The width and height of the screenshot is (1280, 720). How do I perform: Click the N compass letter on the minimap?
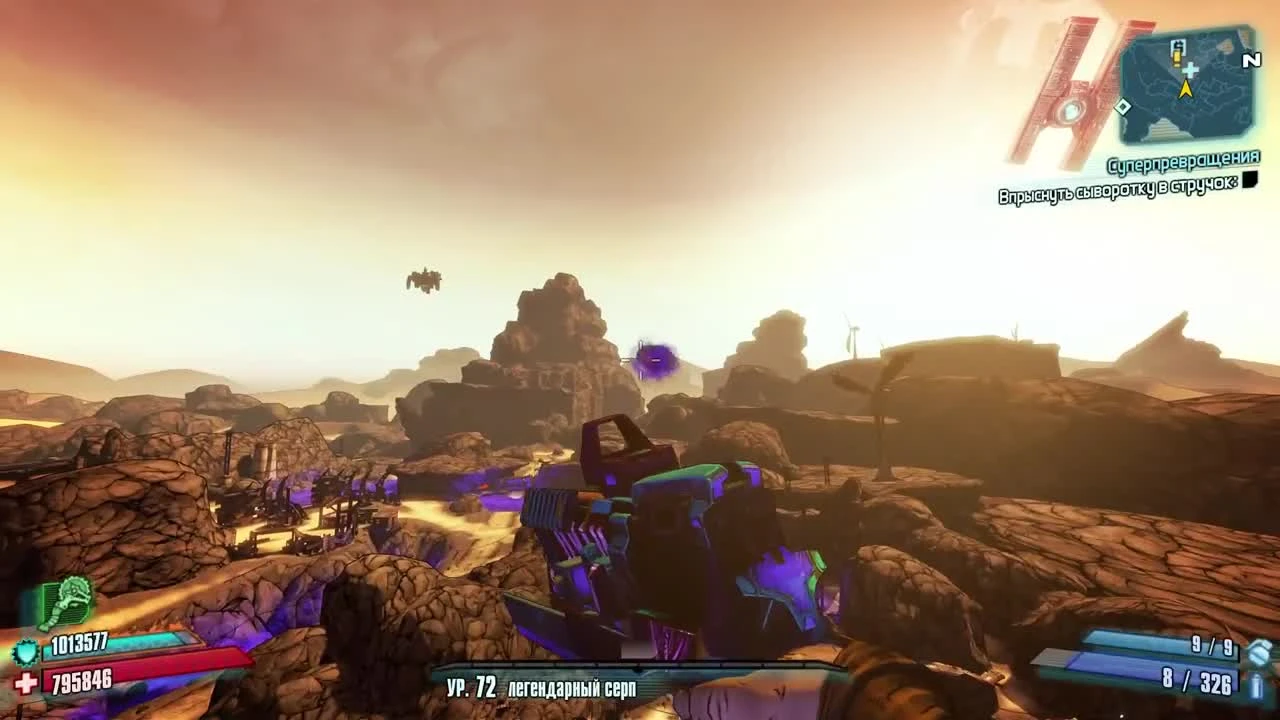point(1250,60)
